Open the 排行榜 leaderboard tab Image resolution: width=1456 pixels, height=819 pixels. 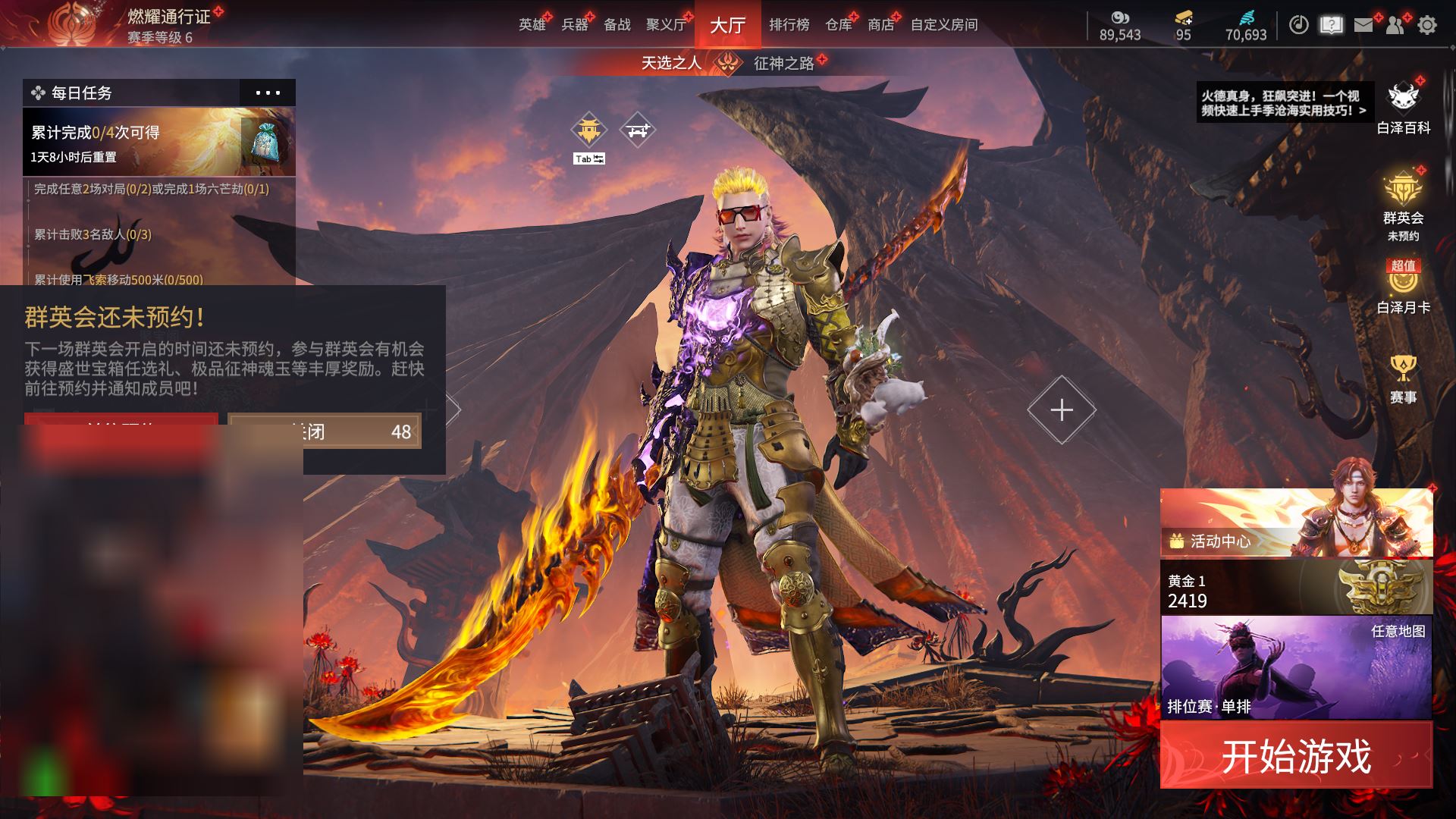(789, 25)
